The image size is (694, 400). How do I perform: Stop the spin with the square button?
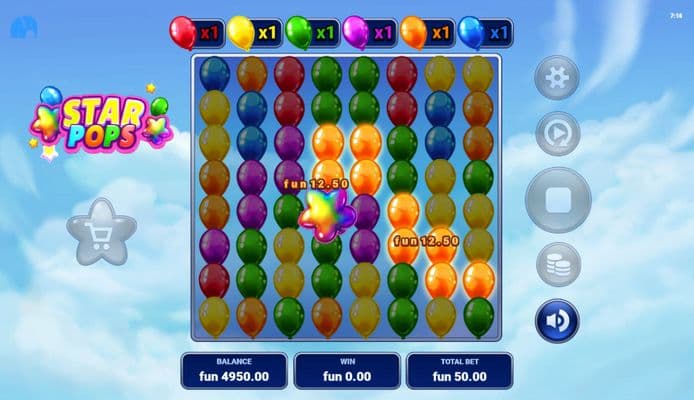coord(558,200)
